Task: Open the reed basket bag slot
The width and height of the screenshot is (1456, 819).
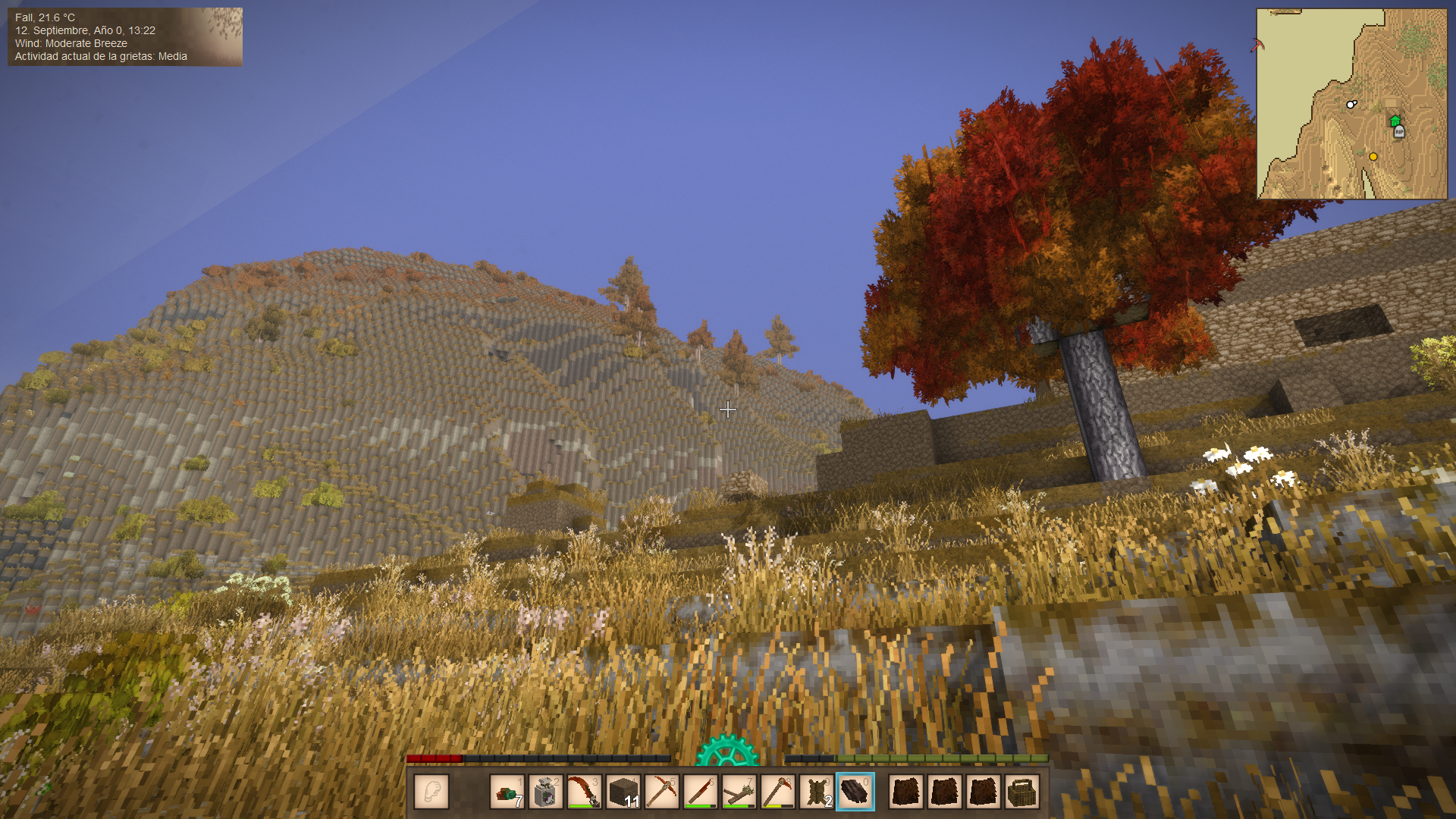Action: click(x=1021, y=792)
